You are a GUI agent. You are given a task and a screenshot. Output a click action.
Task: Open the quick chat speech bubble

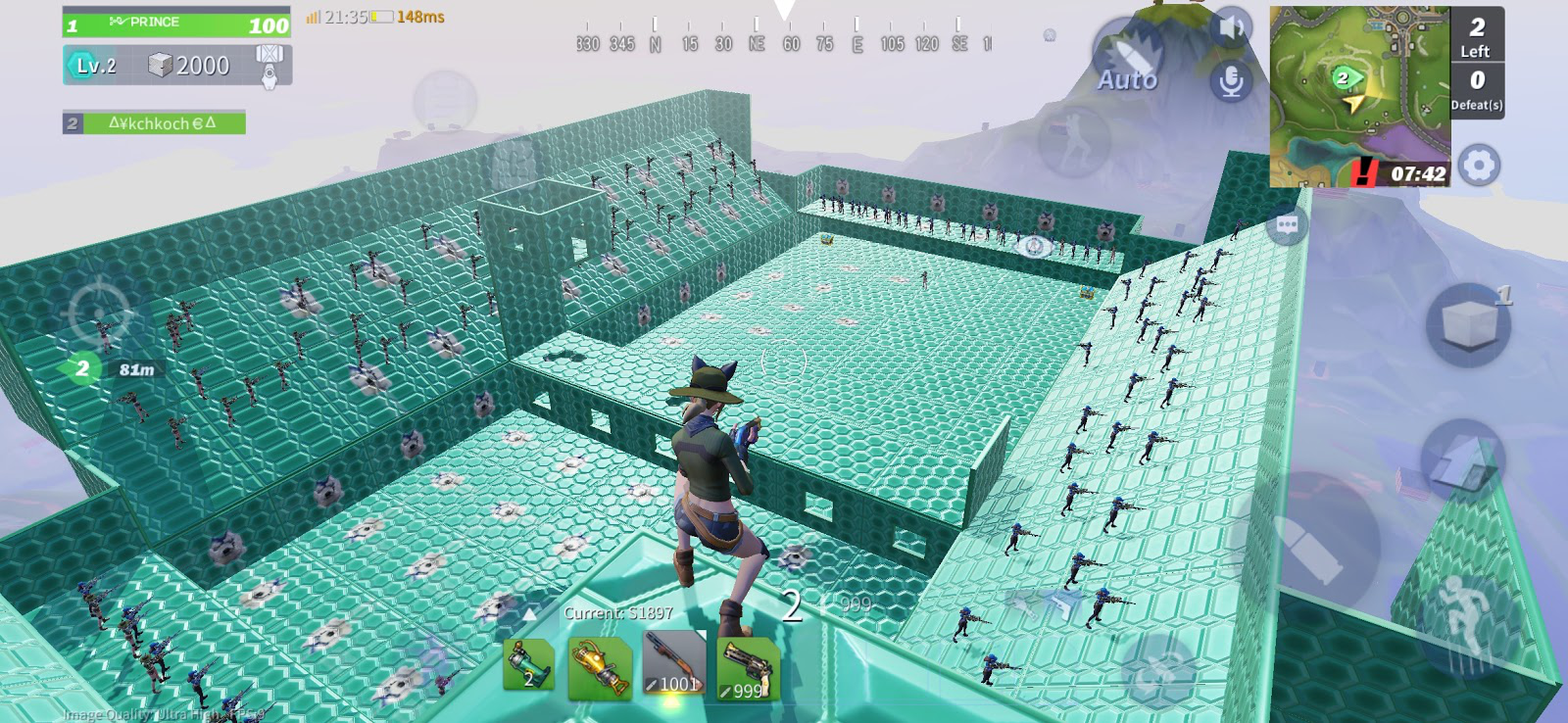tap(1287, 225)
